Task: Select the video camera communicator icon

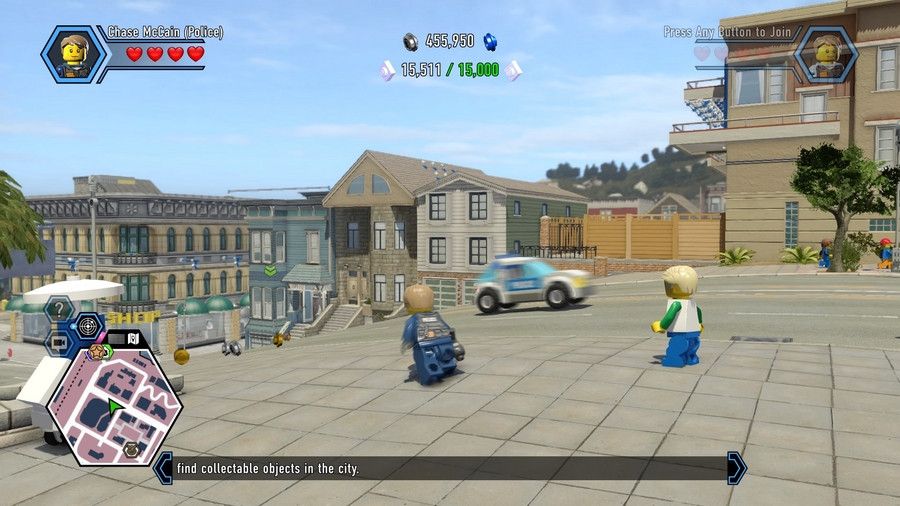Action: 59,343
